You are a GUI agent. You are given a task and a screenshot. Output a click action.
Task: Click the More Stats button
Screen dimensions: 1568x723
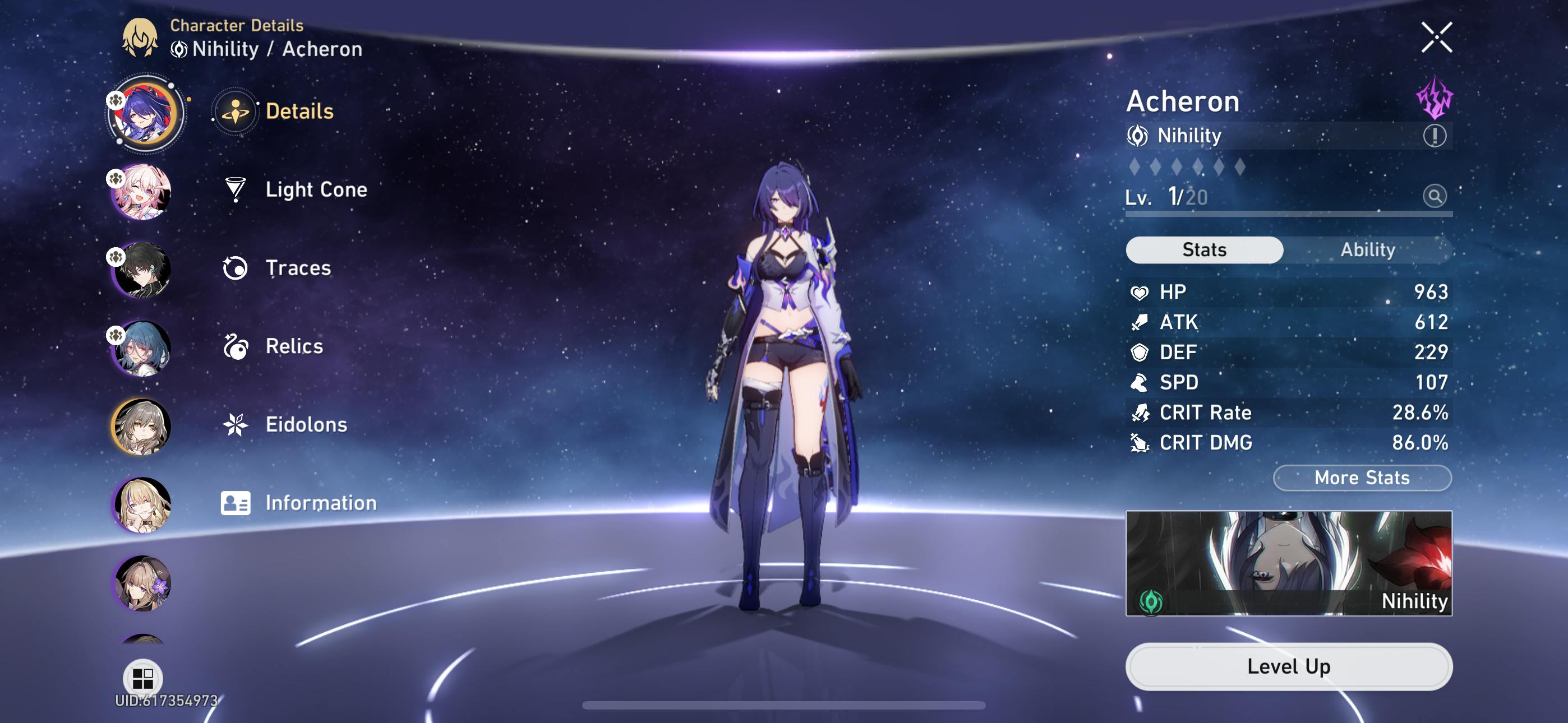pos(1362,478)
